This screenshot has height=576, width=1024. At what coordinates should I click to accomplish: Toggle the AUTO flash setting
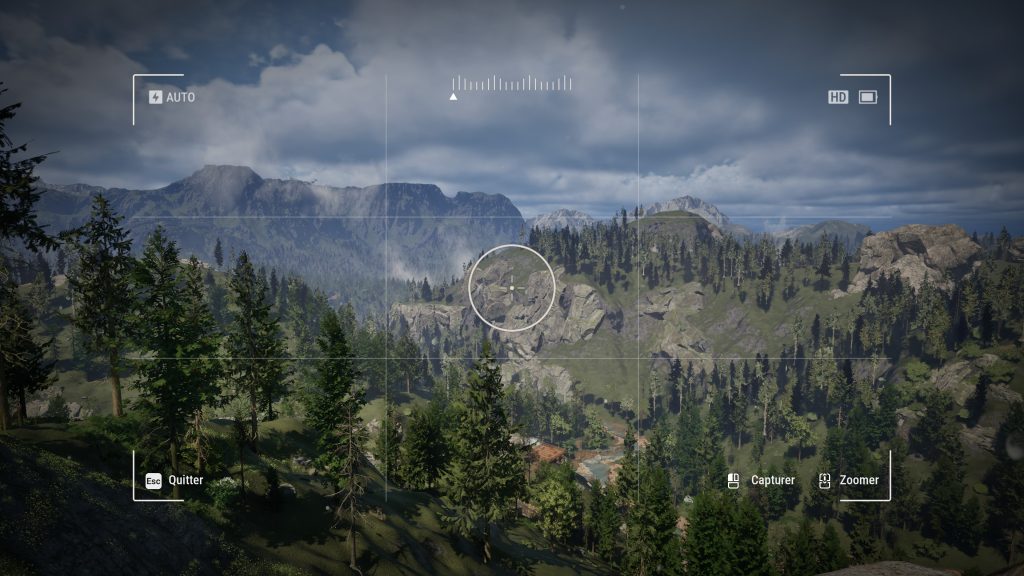[x=171, y=97]
